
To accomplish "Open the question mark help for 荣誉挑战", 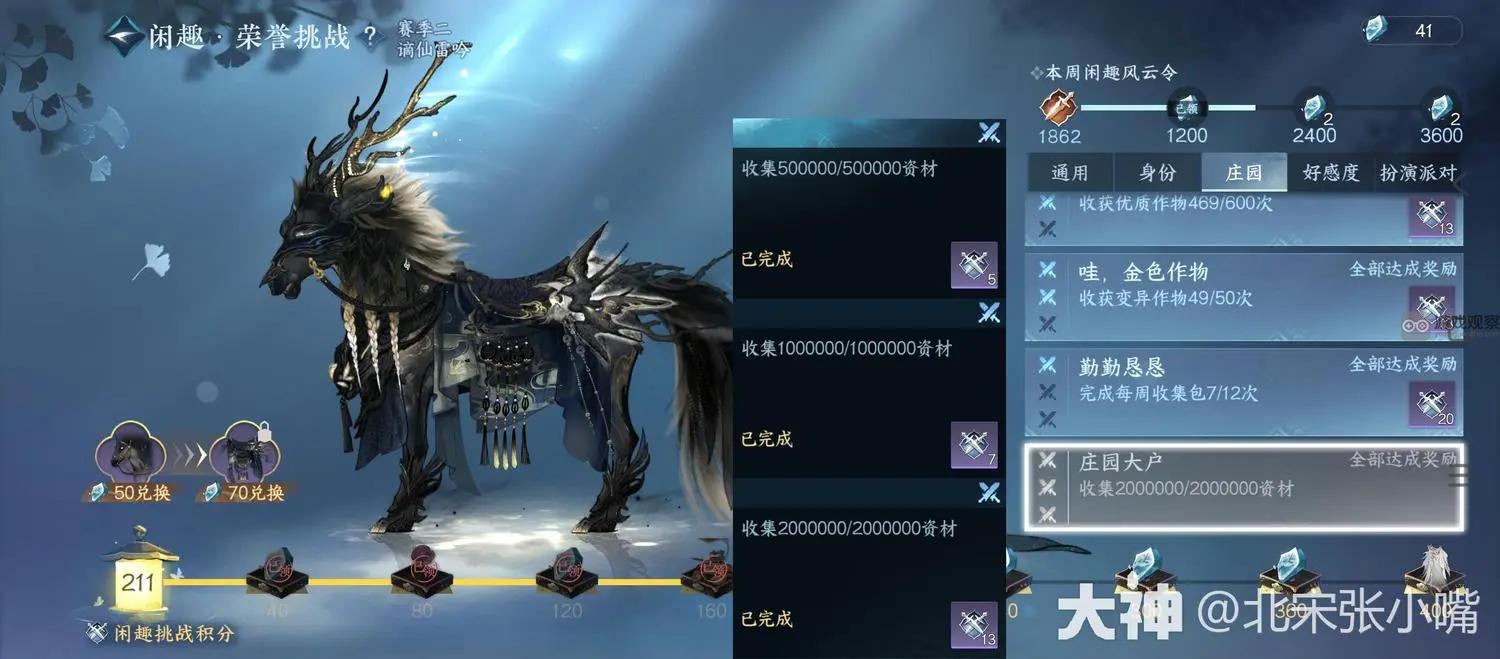I will click(371, 38).
